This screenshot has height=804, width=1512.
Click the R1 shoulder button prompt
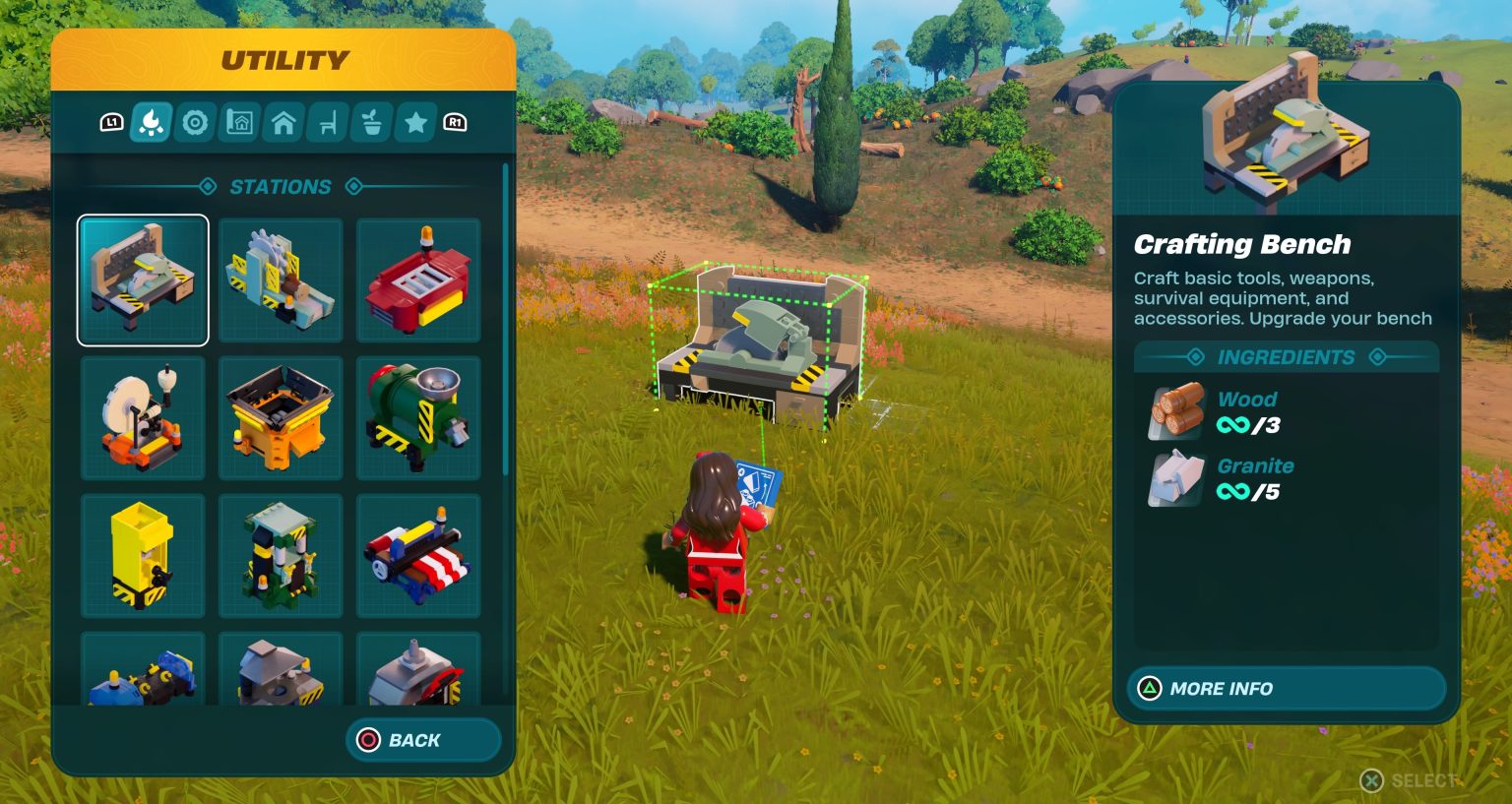click(455, 122)
